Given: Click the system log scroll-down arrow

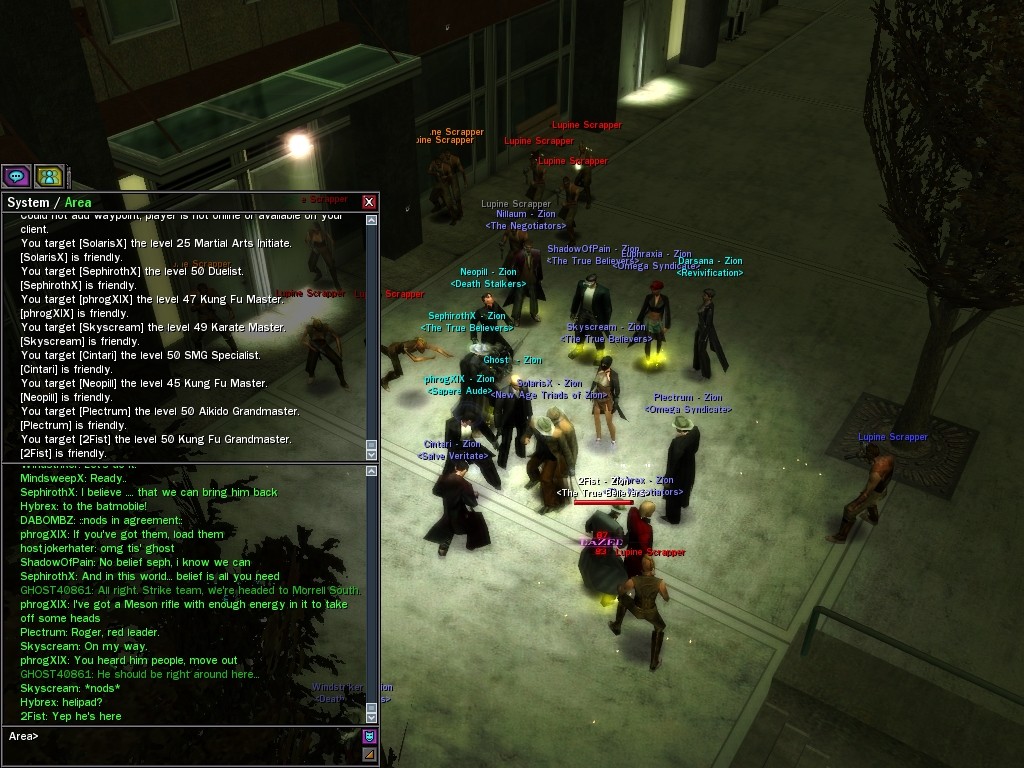Looking at the screenshot, I should [372, 455].
